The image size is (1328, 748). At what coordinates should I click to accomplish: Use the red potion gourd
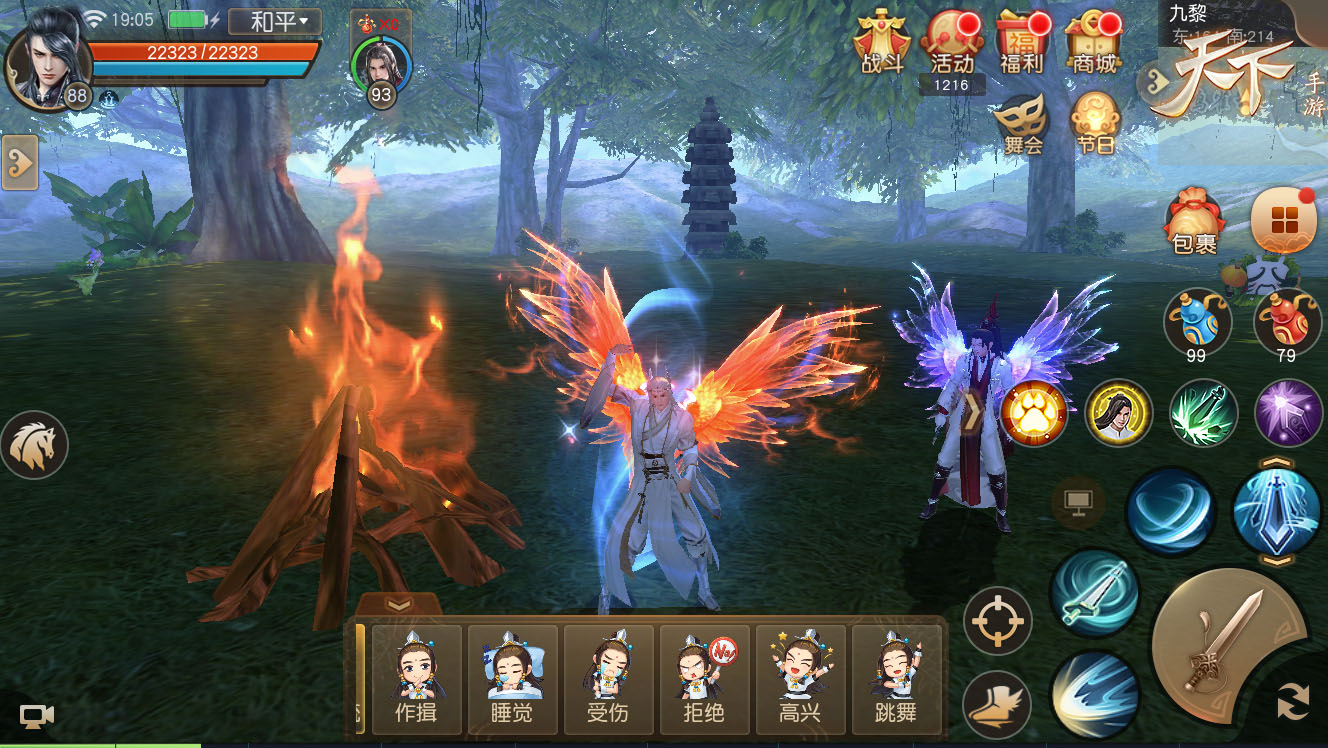coord(1287,322)
